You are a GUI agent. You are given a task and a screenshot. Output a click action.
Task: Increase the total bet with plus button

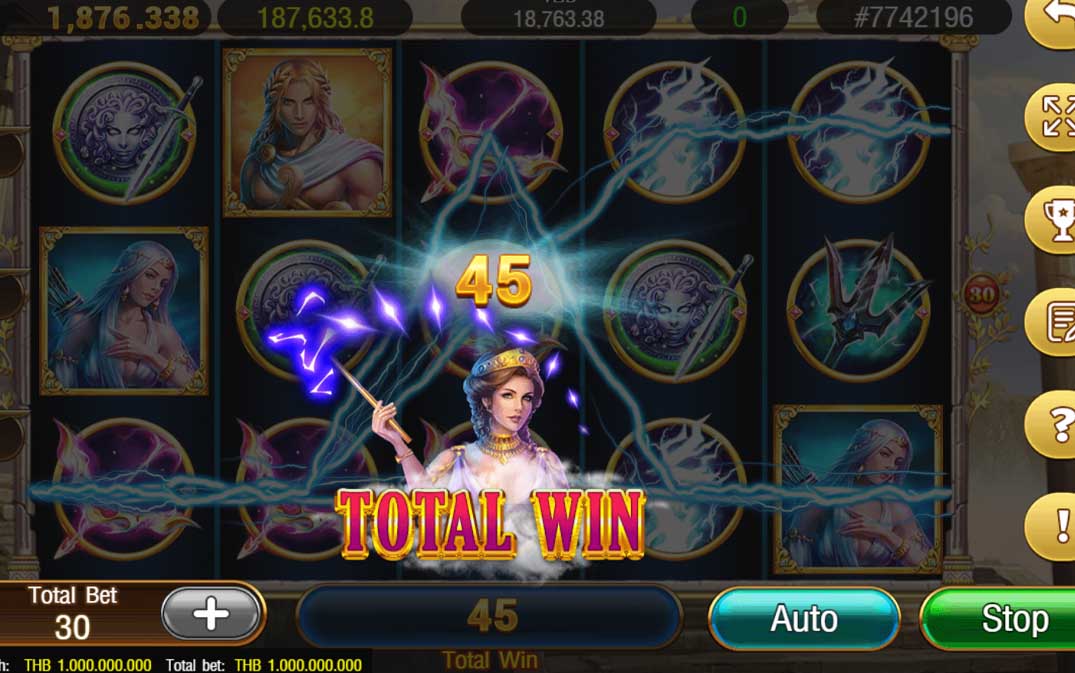(x=212, y=614)
